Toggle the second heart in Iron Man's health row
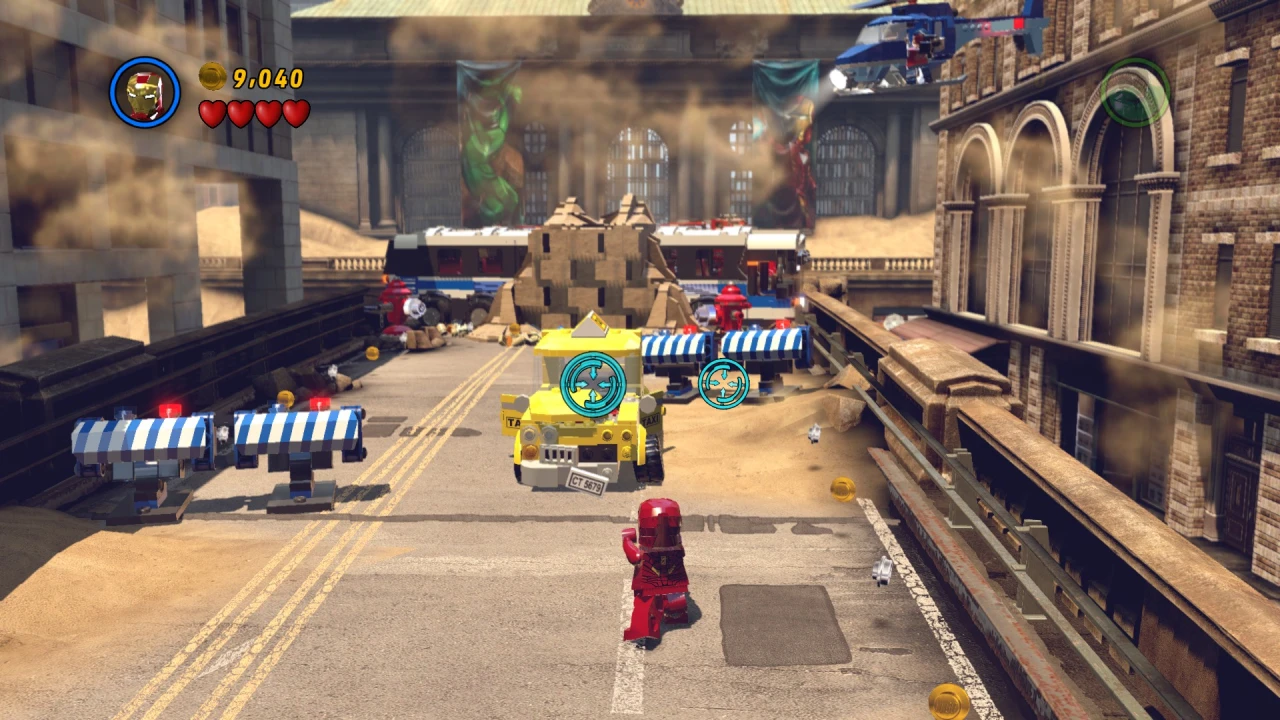This screenshot has height=720, width=1280. (241, 114)
